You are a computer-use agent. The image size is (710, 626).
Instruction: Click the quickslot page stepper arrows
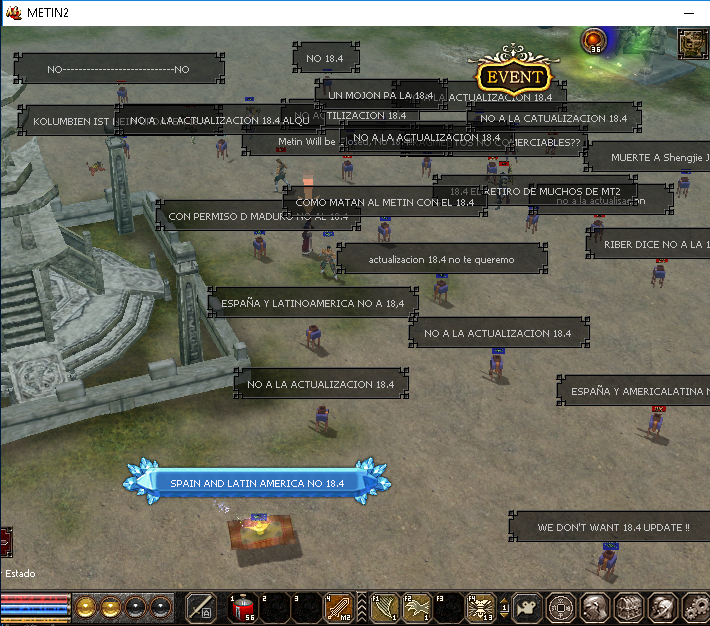505,608
